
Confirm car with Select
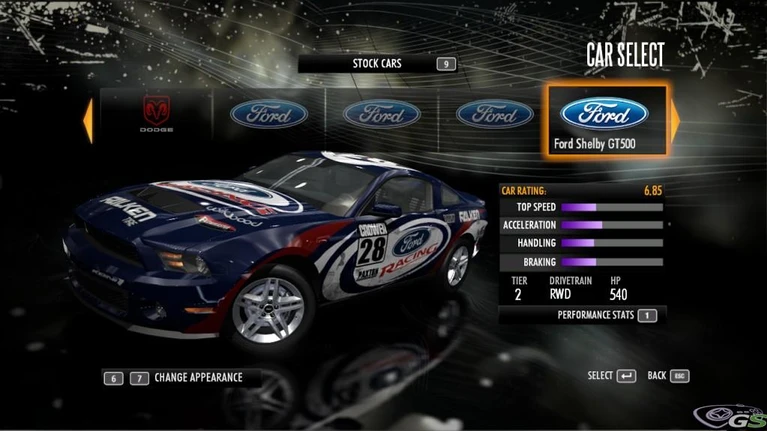pos(611,376)
